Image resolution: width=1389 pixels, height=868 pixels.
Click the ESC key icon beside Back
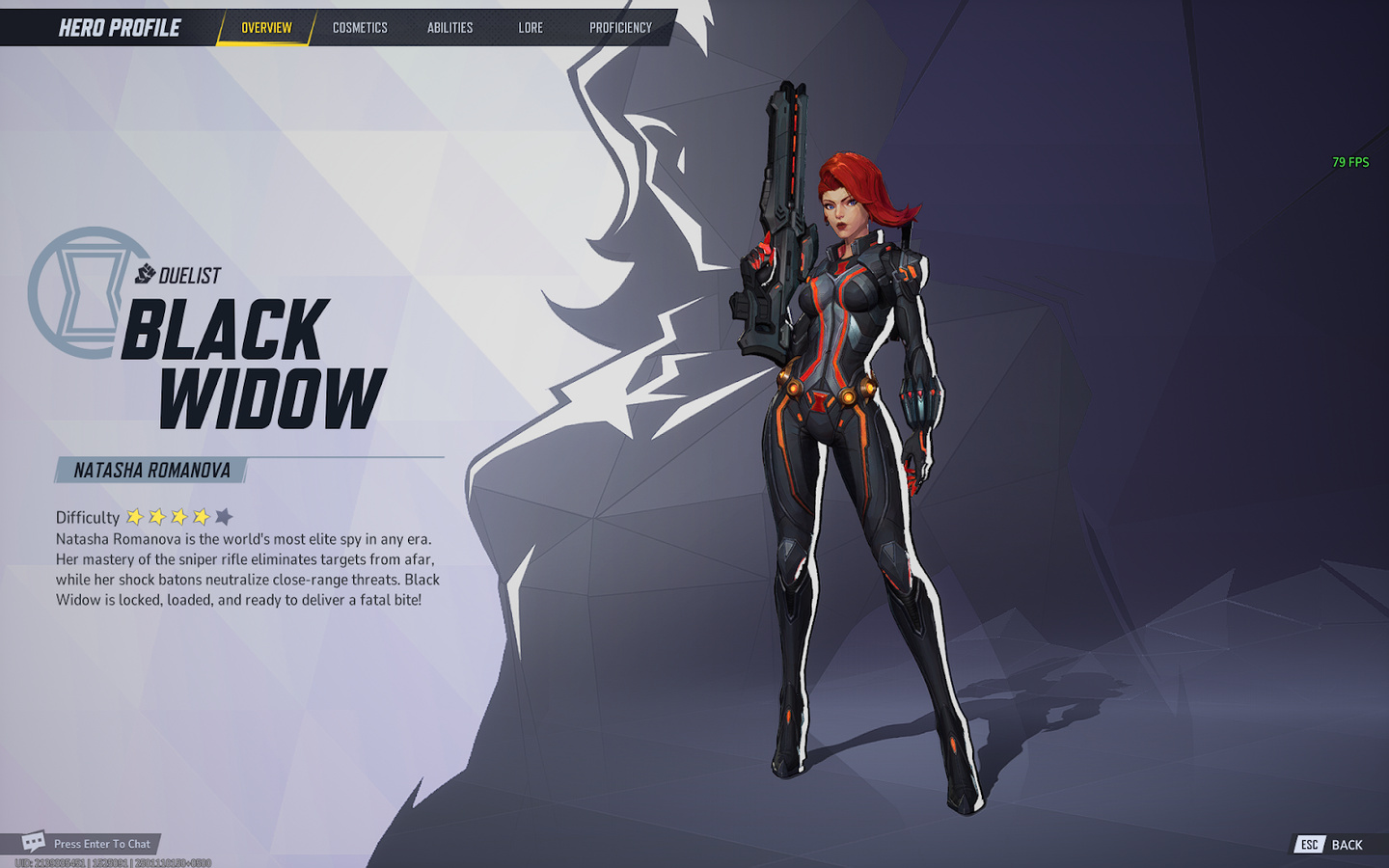(1309, 845)
